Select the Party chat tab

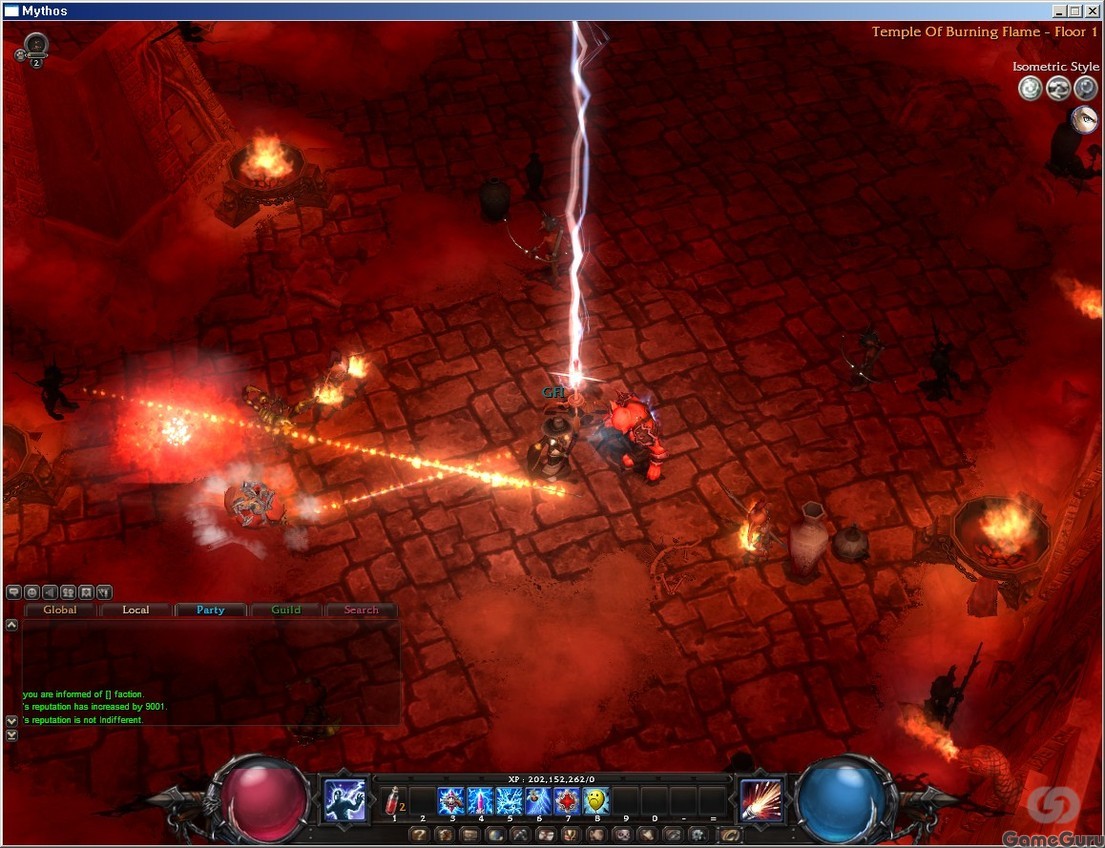211,610
